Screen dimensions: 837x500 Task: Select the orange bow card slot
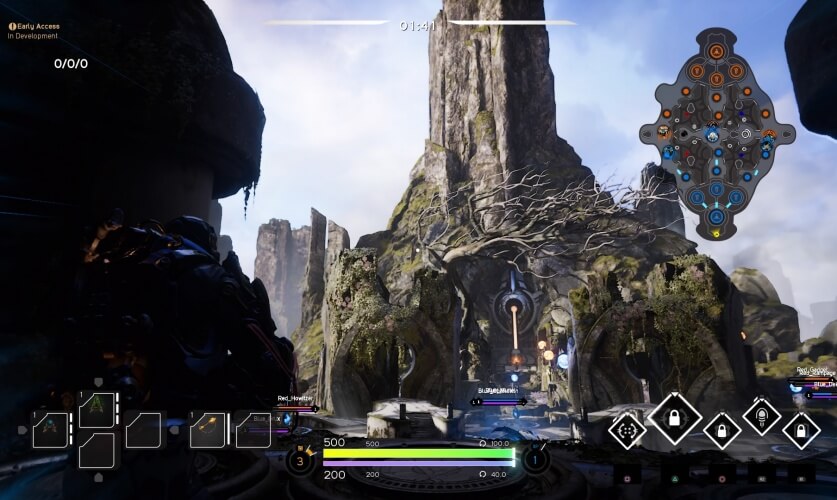208,430
